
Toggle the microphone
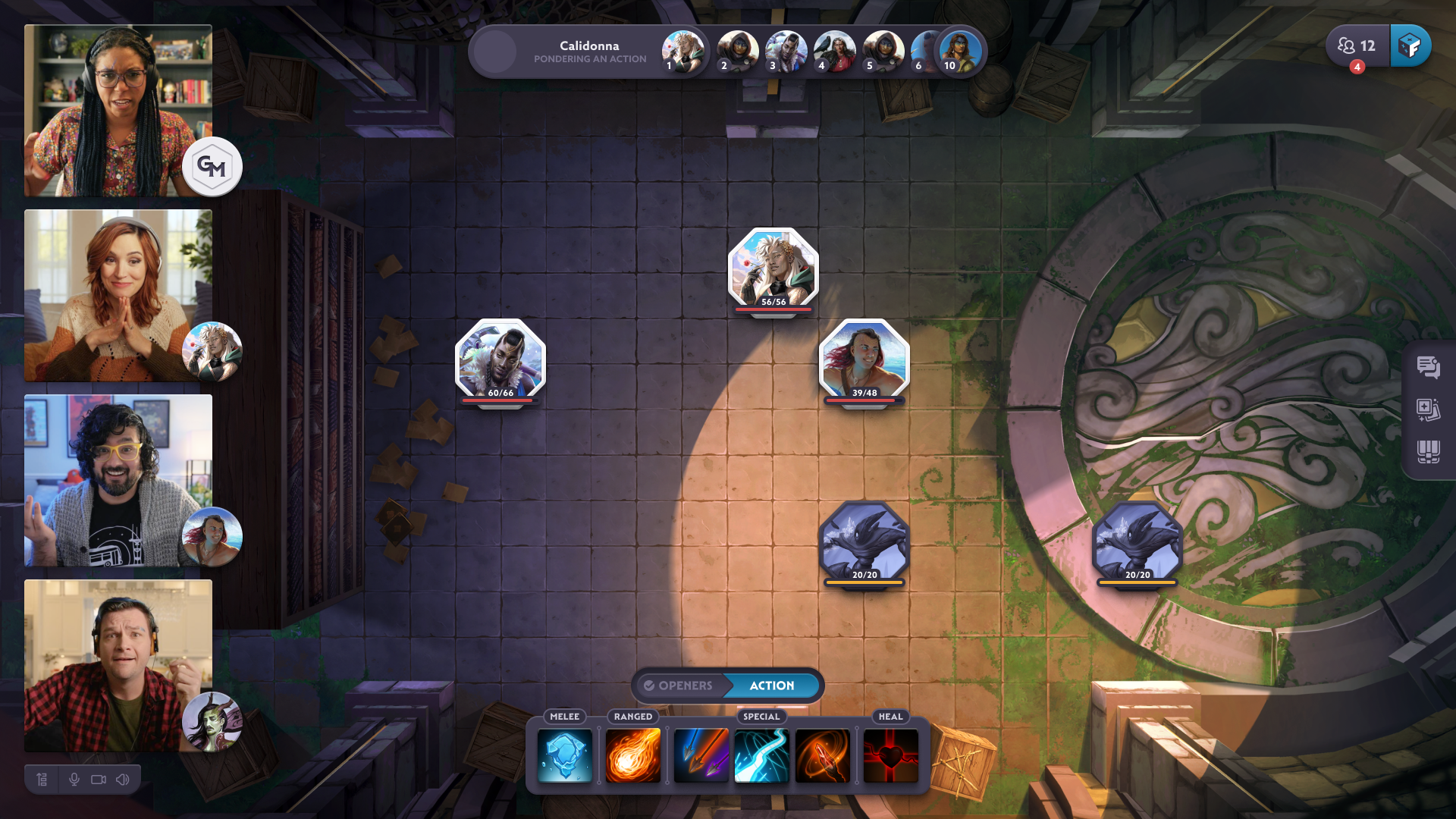pyautogui.click(x=74, y=780)
